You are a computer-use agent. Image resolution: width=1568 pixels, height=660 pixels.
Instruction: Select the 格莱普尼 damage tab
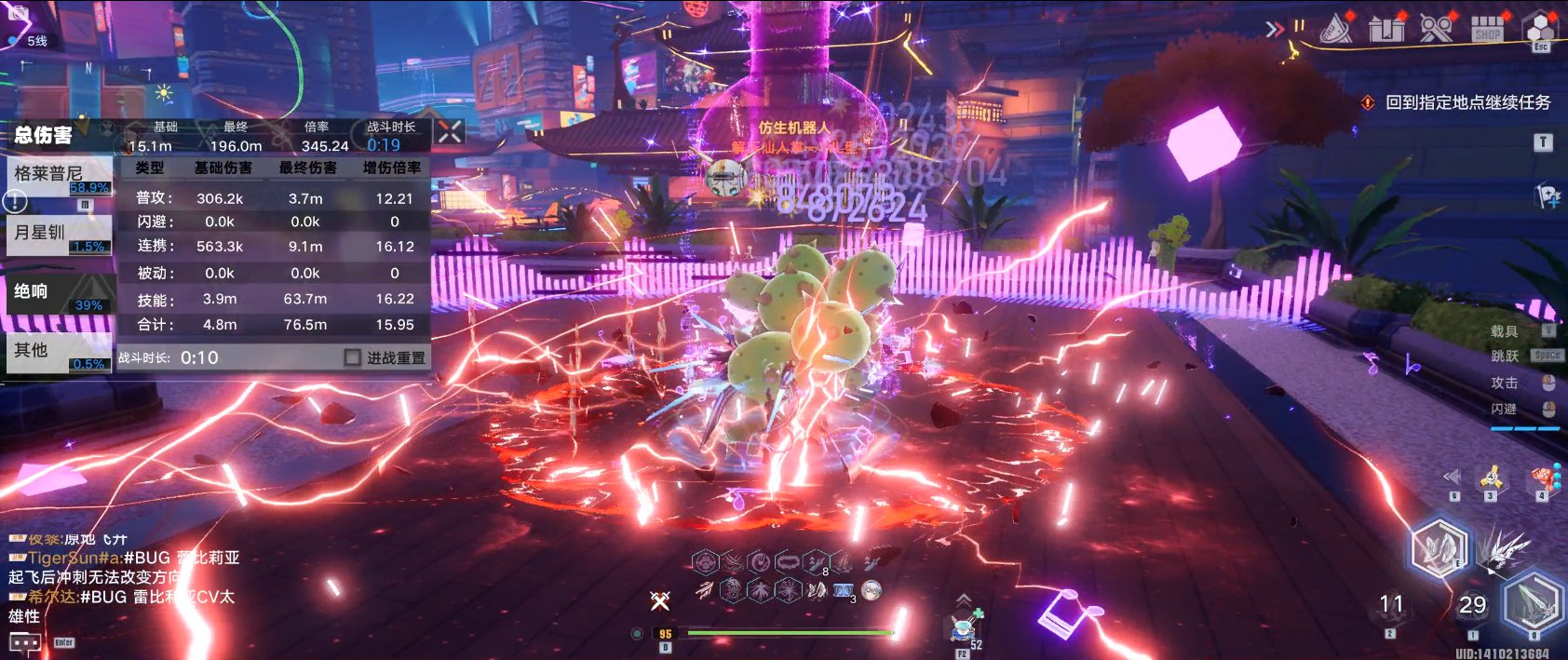(59, 174)
